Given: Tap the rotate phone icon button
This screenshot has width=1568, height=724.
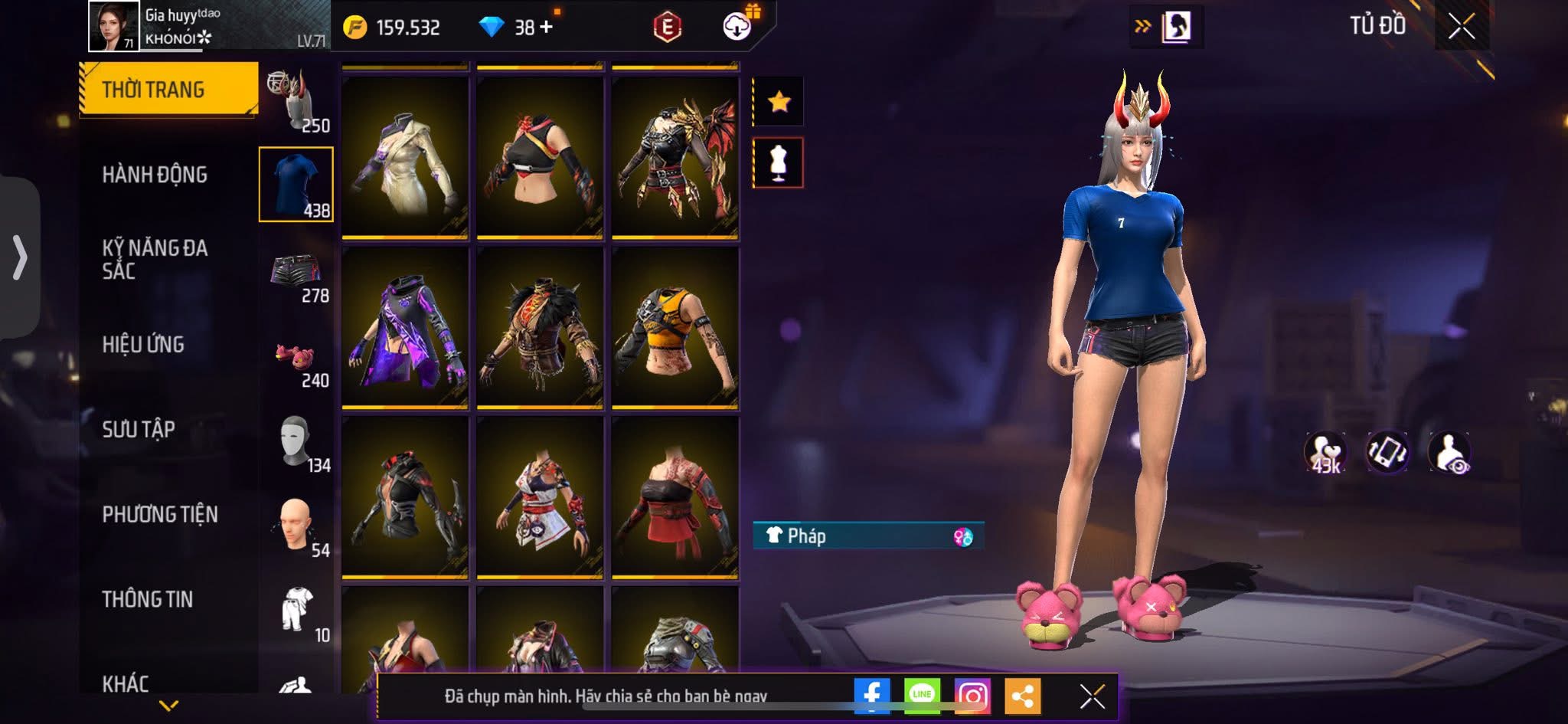Looking at the screenshot, I should pyautogui.click(x=1387, y=452).
